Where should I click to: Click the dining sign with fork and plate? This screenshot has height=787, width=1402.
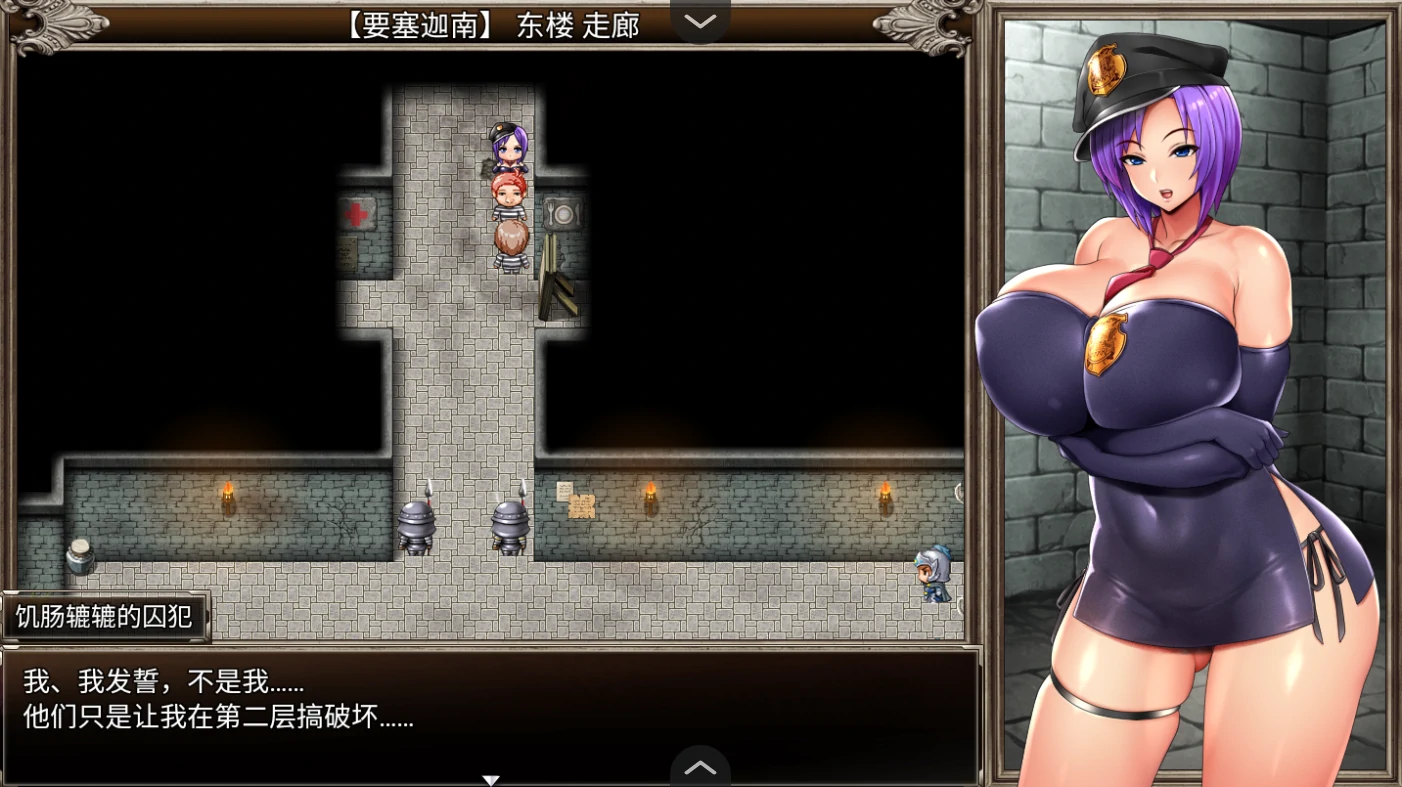(x=565, y=213)
